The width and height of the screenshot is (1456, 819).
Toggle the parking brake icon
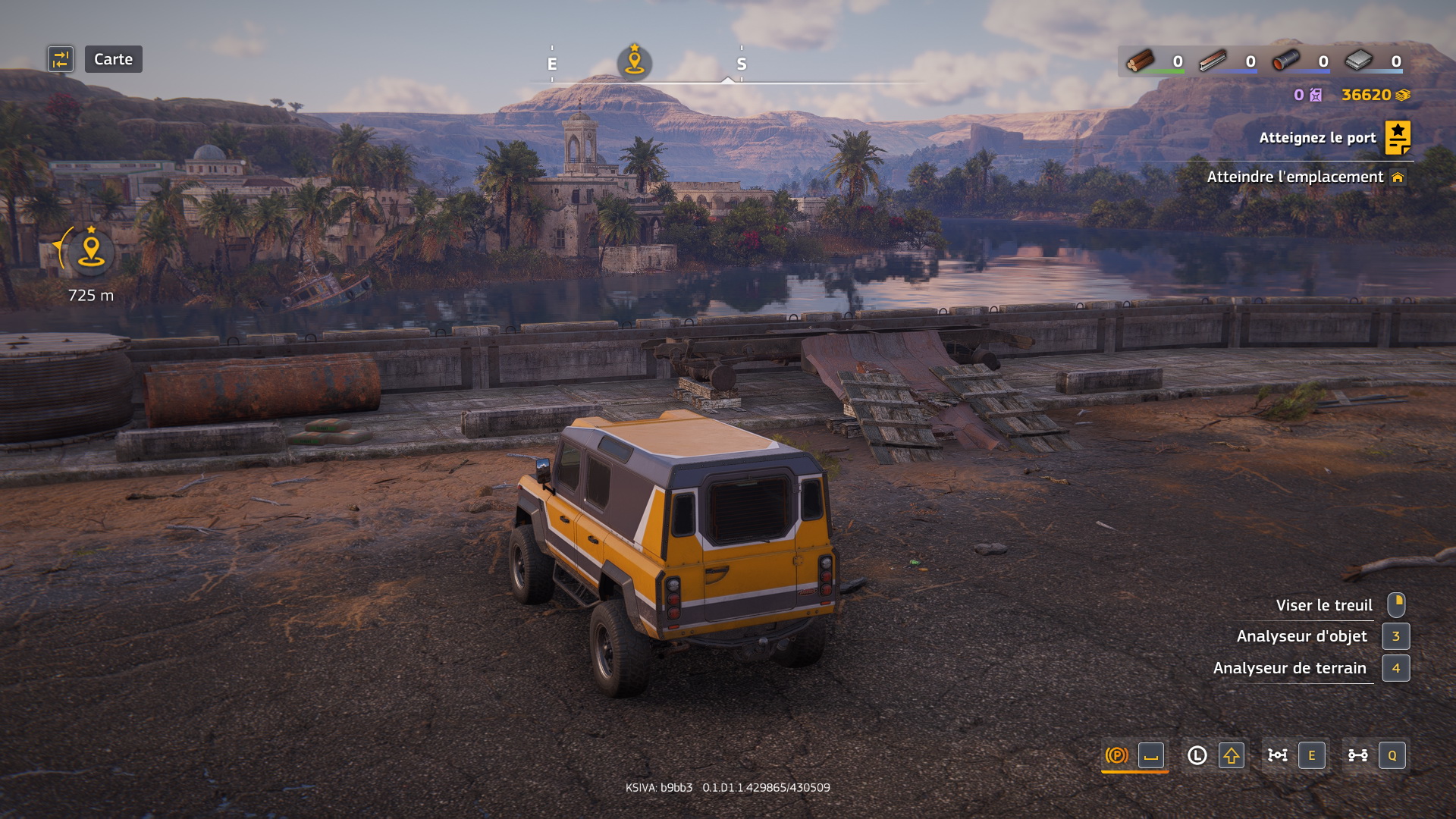pyautogui.click(x=1116, y=755)
